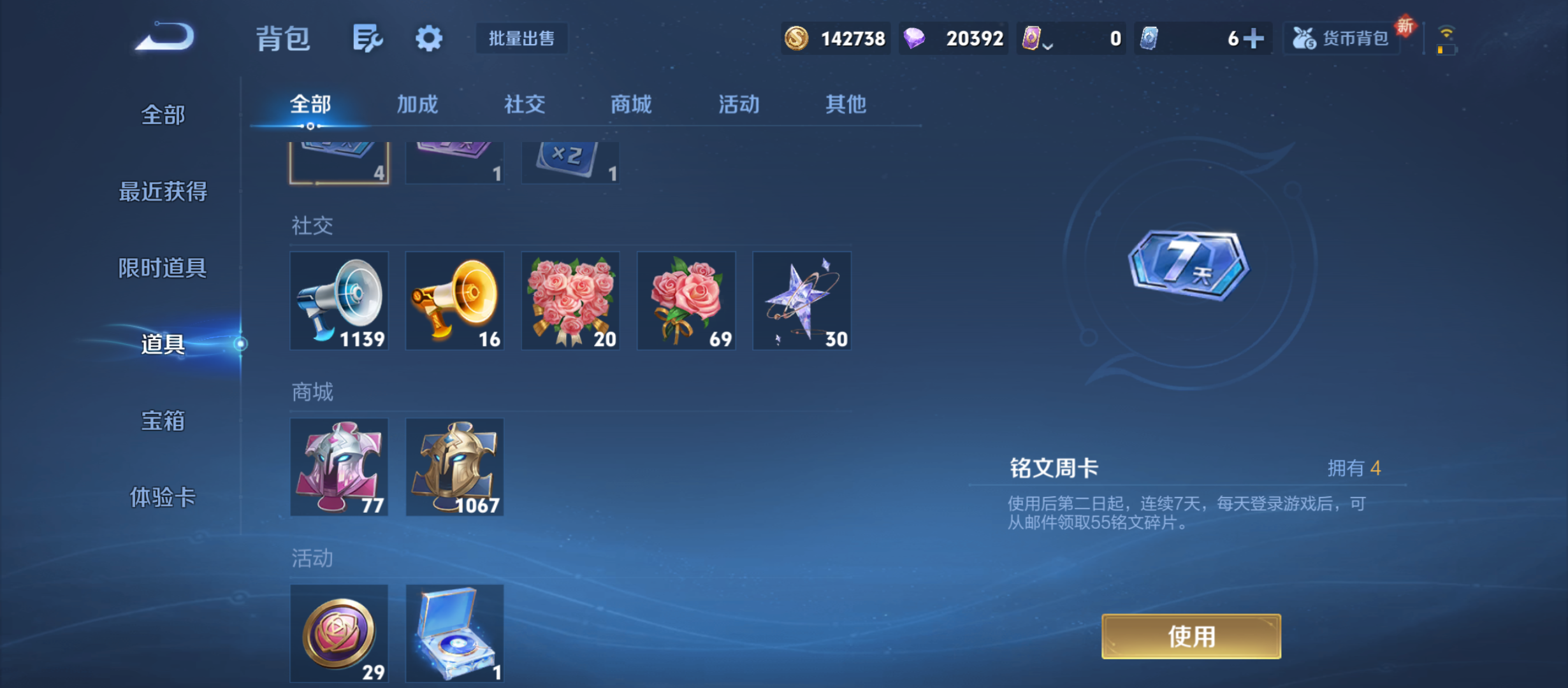
Task: Click the plus beside the blue card count
Action: click(x=1252, y=38)
